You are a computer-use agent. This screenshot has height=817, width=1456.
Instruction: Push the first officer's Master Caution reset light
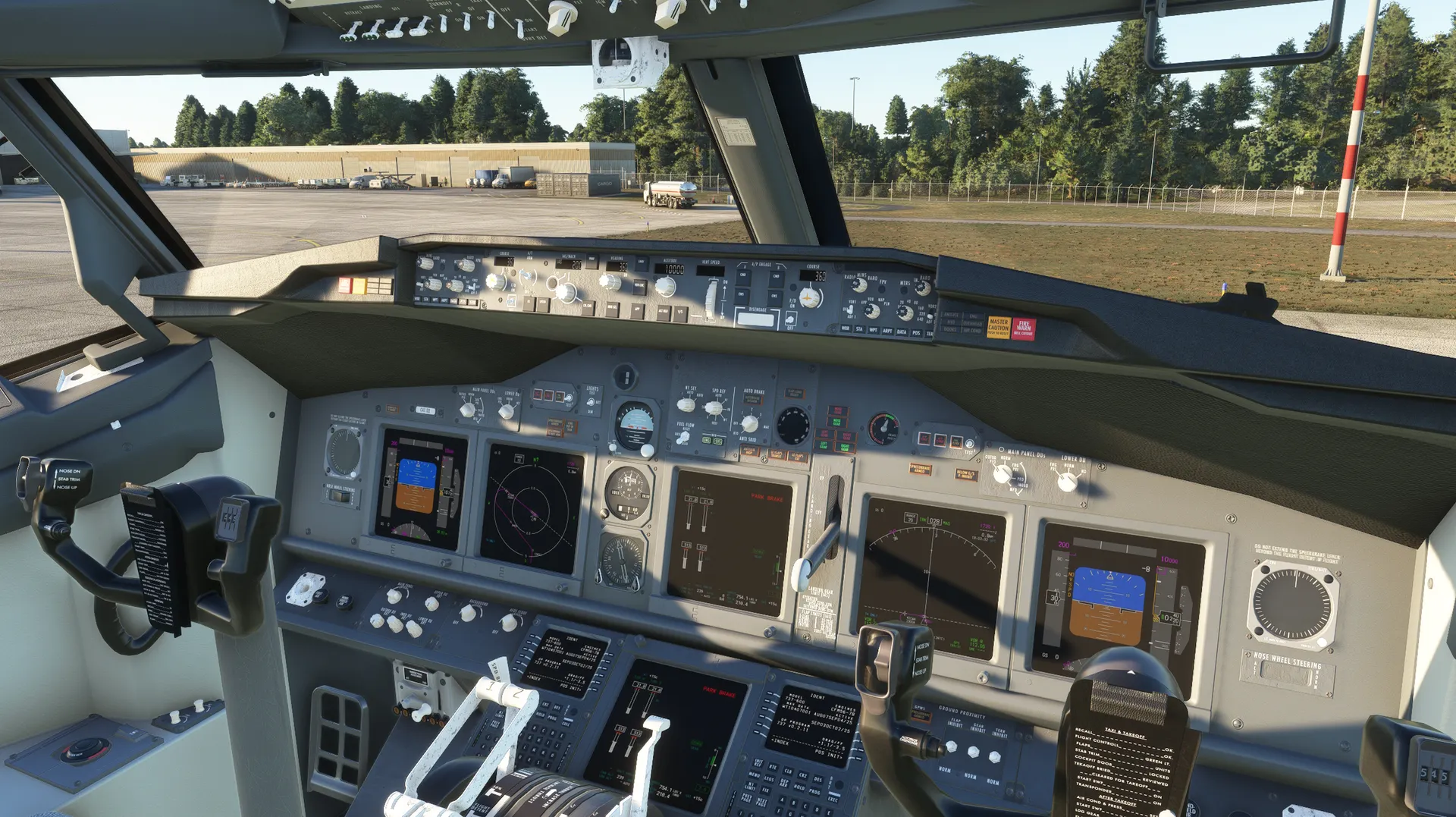(998, 327)
